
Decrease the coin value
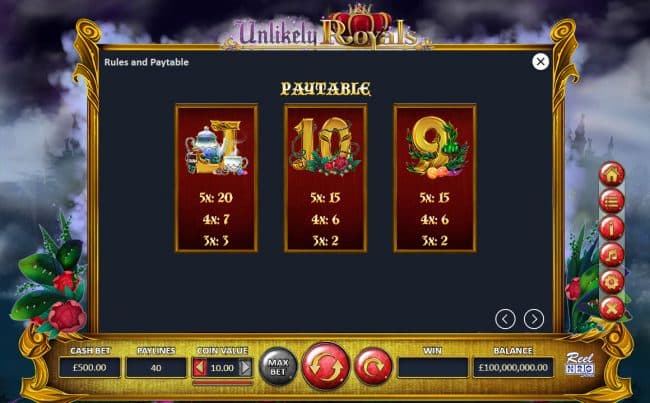pos(198,368)
